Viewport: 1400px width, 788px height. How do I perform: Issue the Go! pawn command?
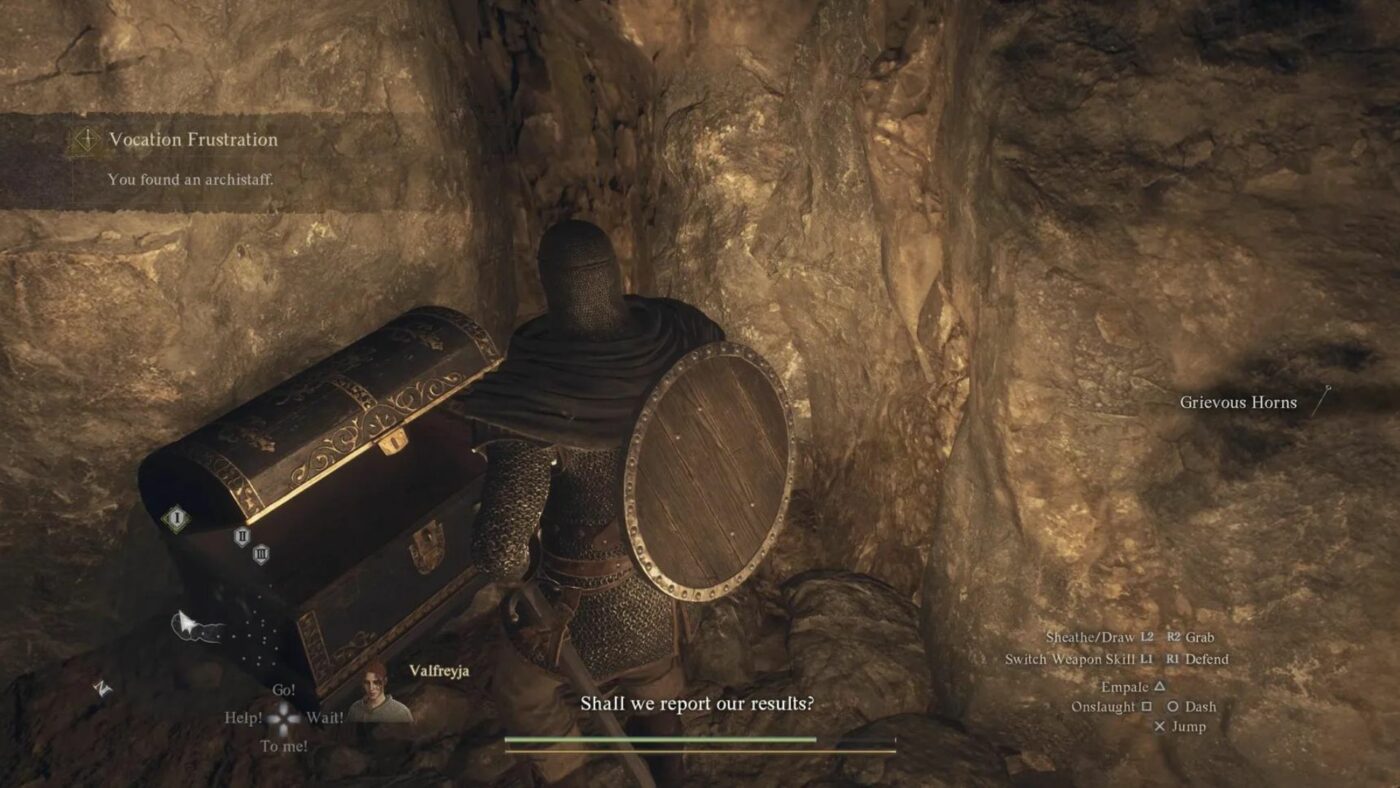[284, 691]
